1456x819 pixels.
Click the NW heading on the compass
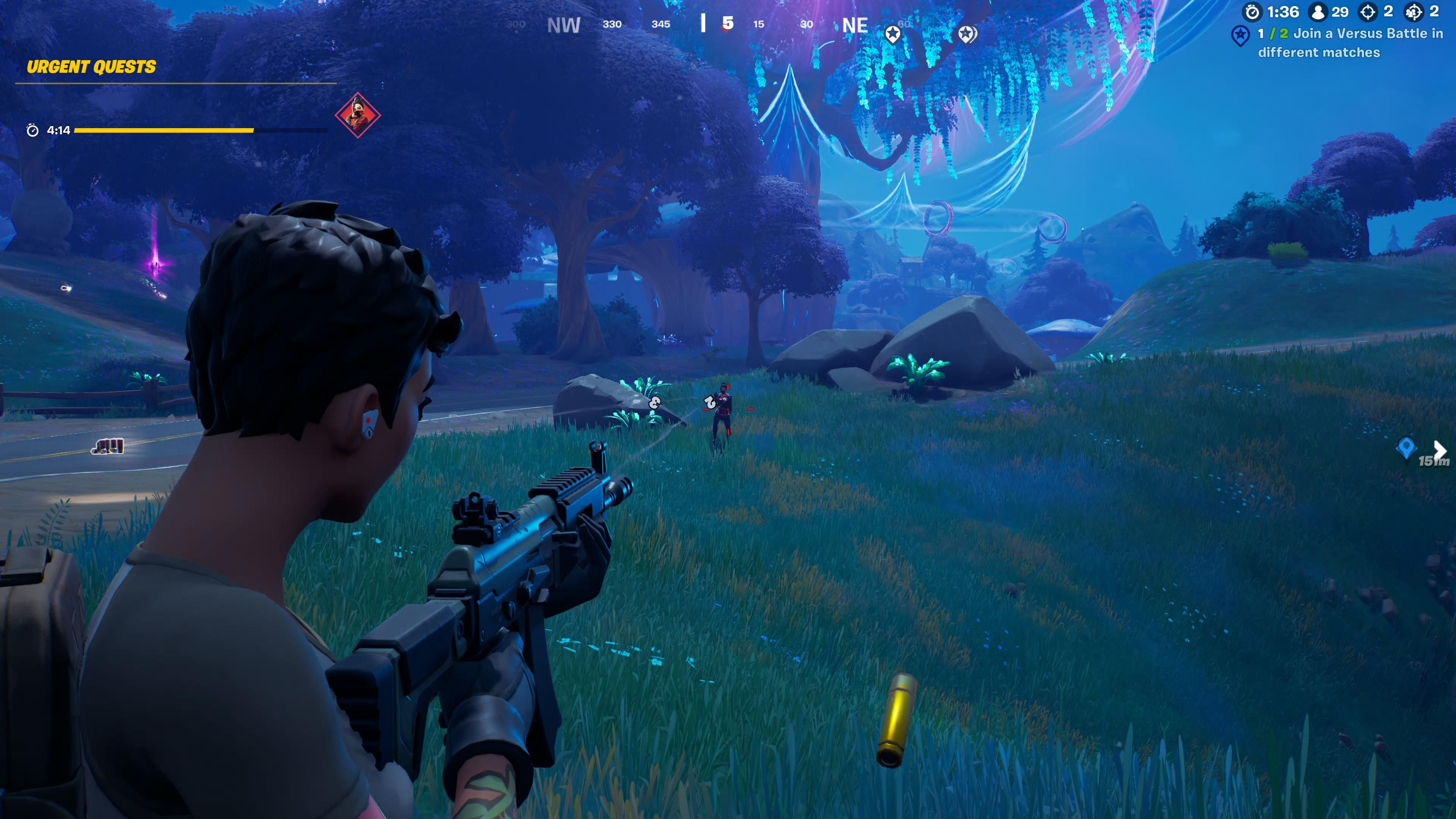pos(563,25)
